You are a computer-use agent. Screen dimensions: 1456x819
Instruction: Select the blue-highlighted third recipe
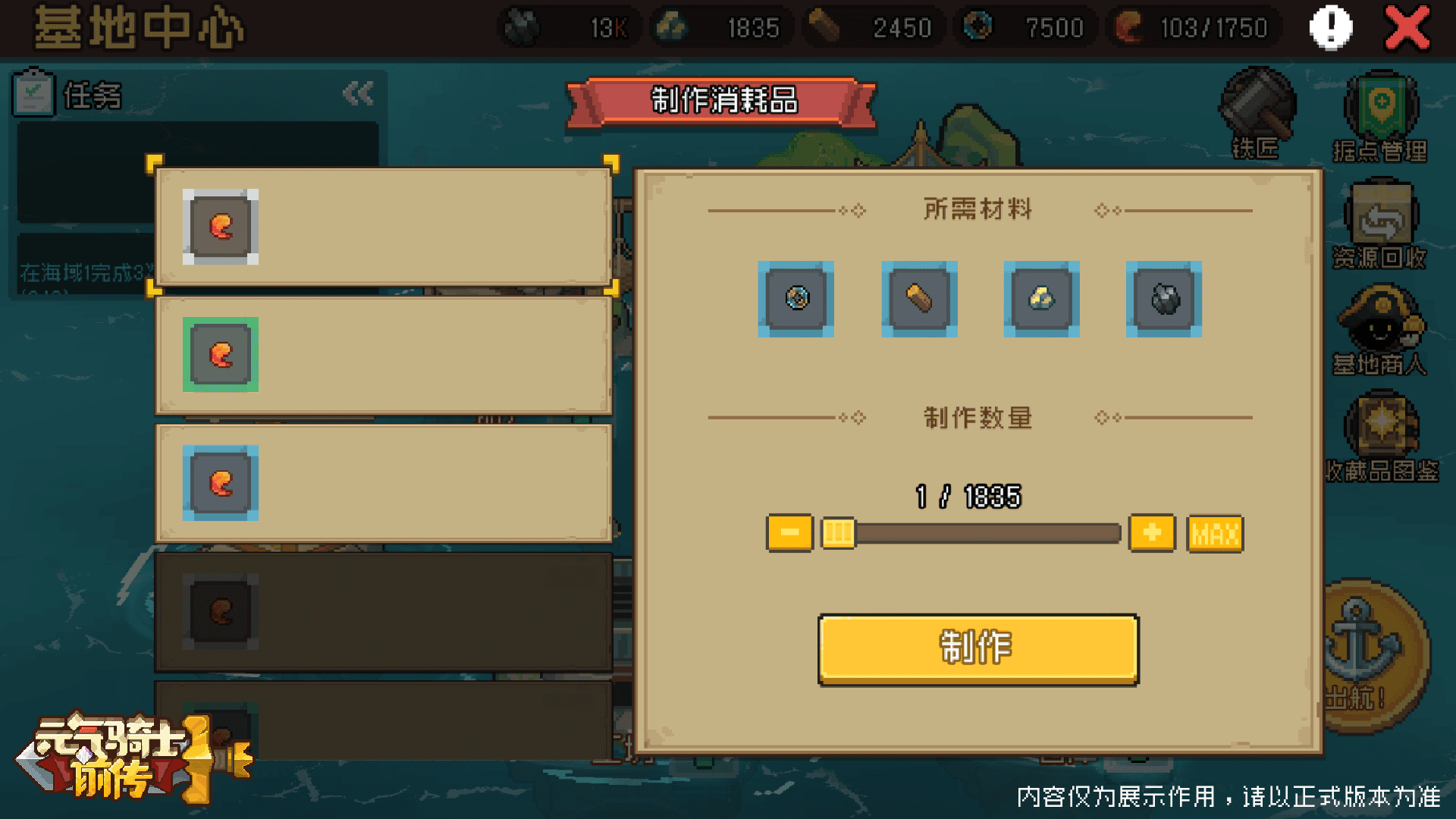(x=383, y=483)
